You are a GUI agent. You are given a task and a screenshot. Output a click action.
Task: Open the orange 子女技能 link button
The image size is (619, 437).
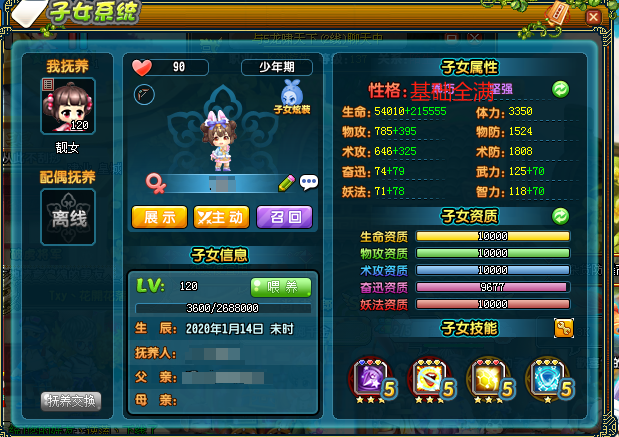pos(563,327)
